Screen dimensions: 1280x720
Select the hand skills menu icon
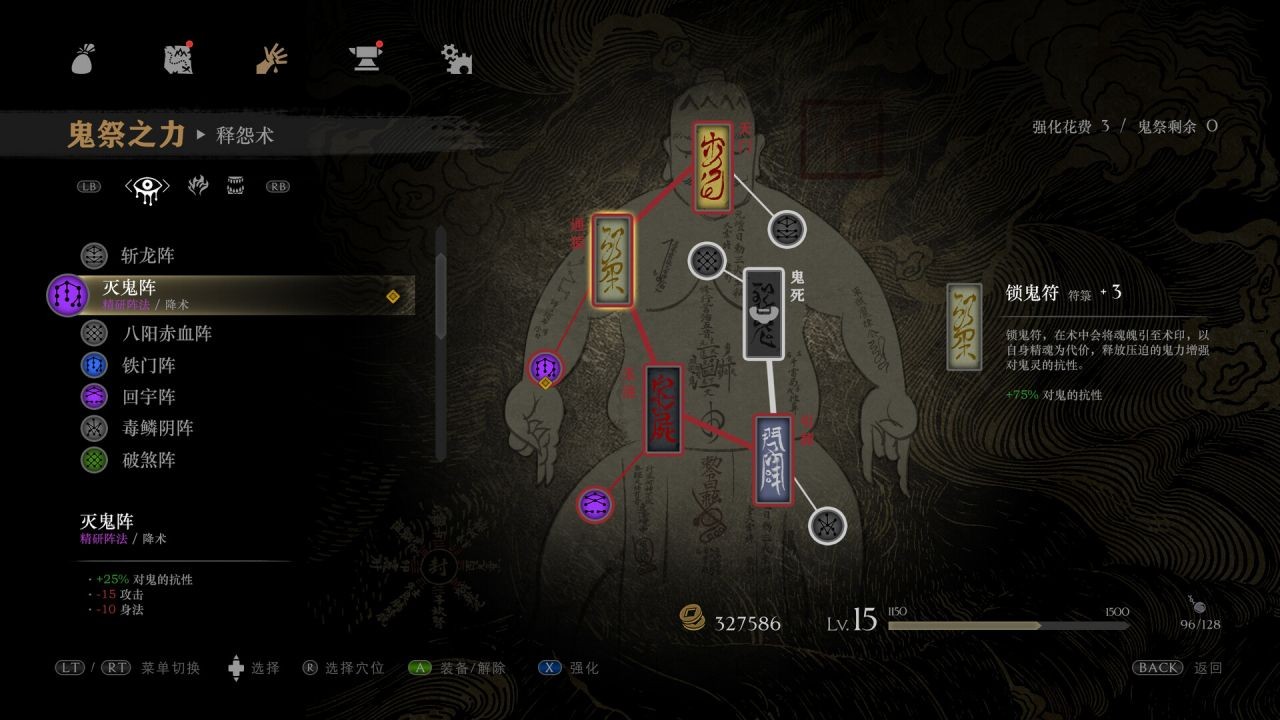click(x=271, y=59)
